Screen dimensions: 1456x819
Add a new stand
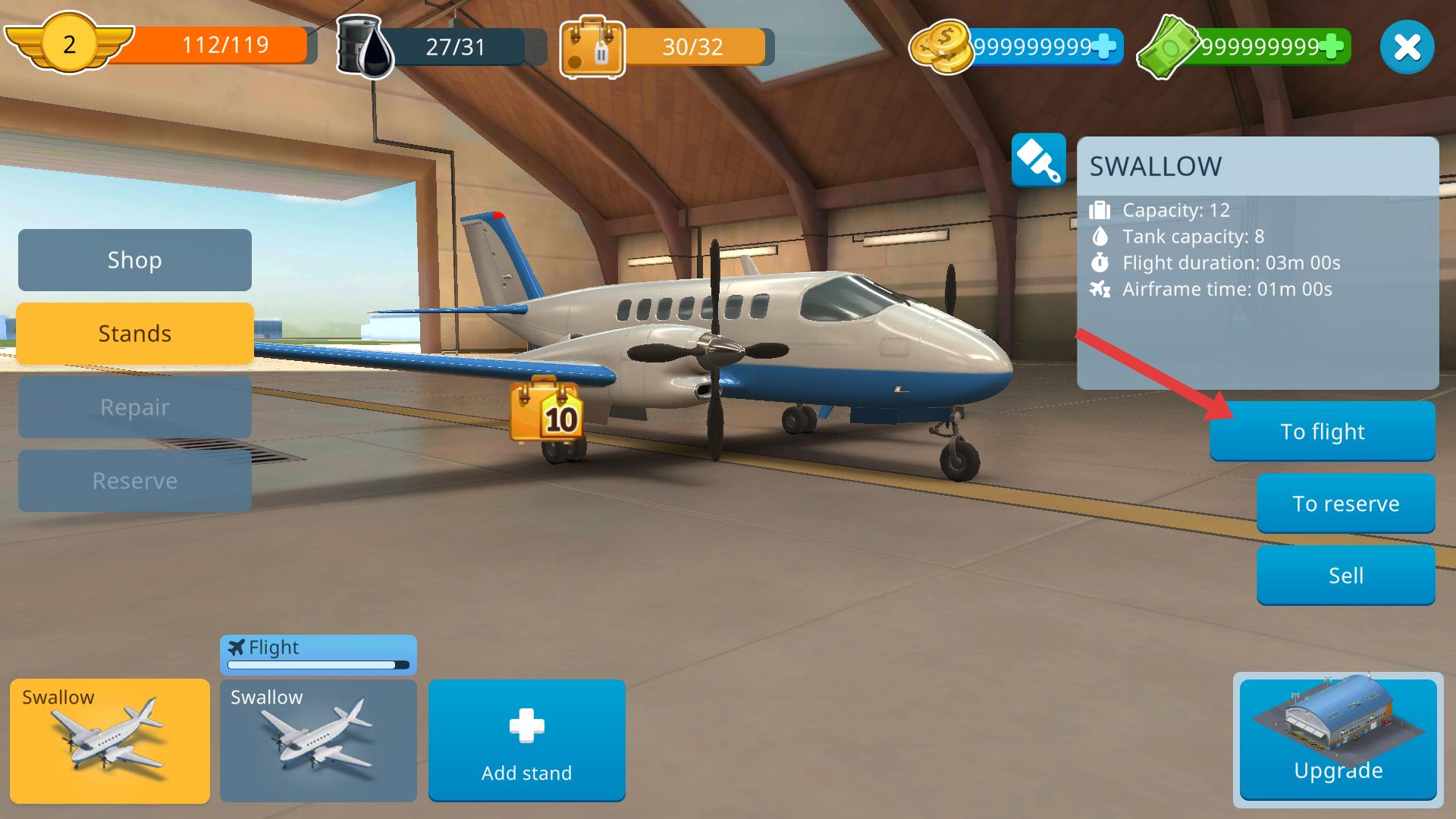[x=526, y=741]
